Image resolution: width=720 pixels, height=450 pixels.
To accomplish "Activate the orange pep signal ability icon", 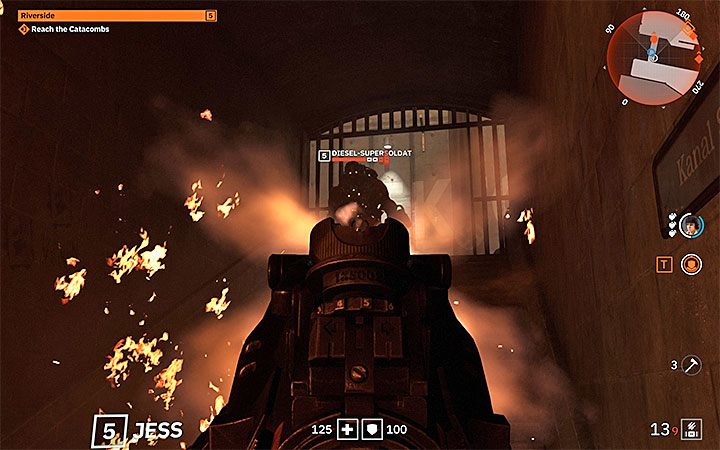I will [x=691, y=264].
